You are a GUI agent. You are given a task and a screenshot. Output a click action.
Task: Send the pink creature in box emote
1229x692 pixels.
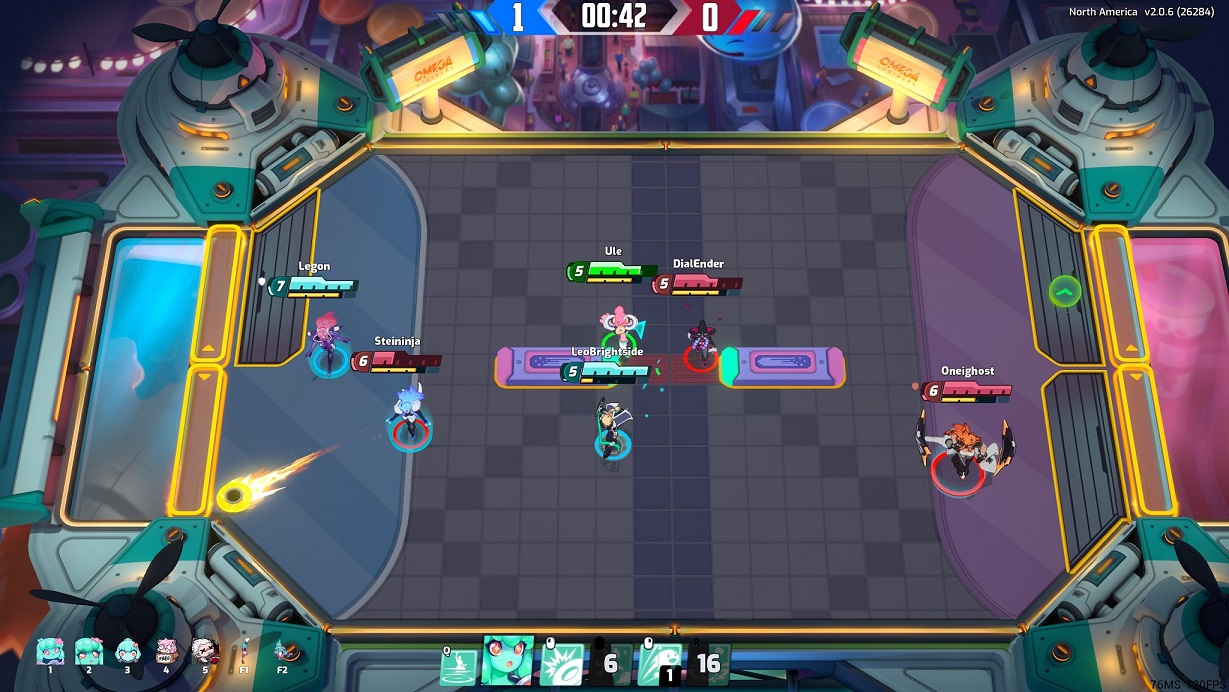tap(166, 651)
